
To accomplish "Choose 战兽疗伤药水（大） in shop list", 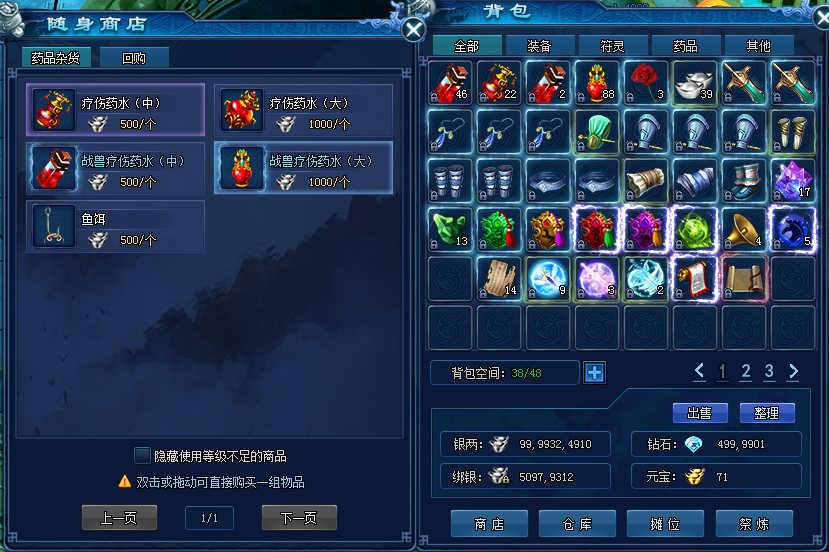I will (x=303, y=167).
